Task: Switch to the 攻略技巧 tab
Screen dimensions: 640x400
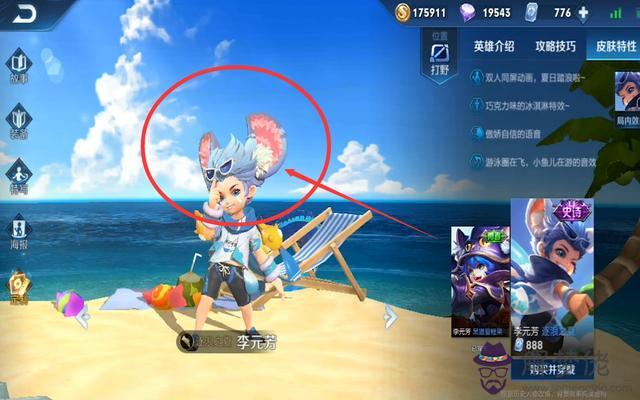Action: (555, 46)
